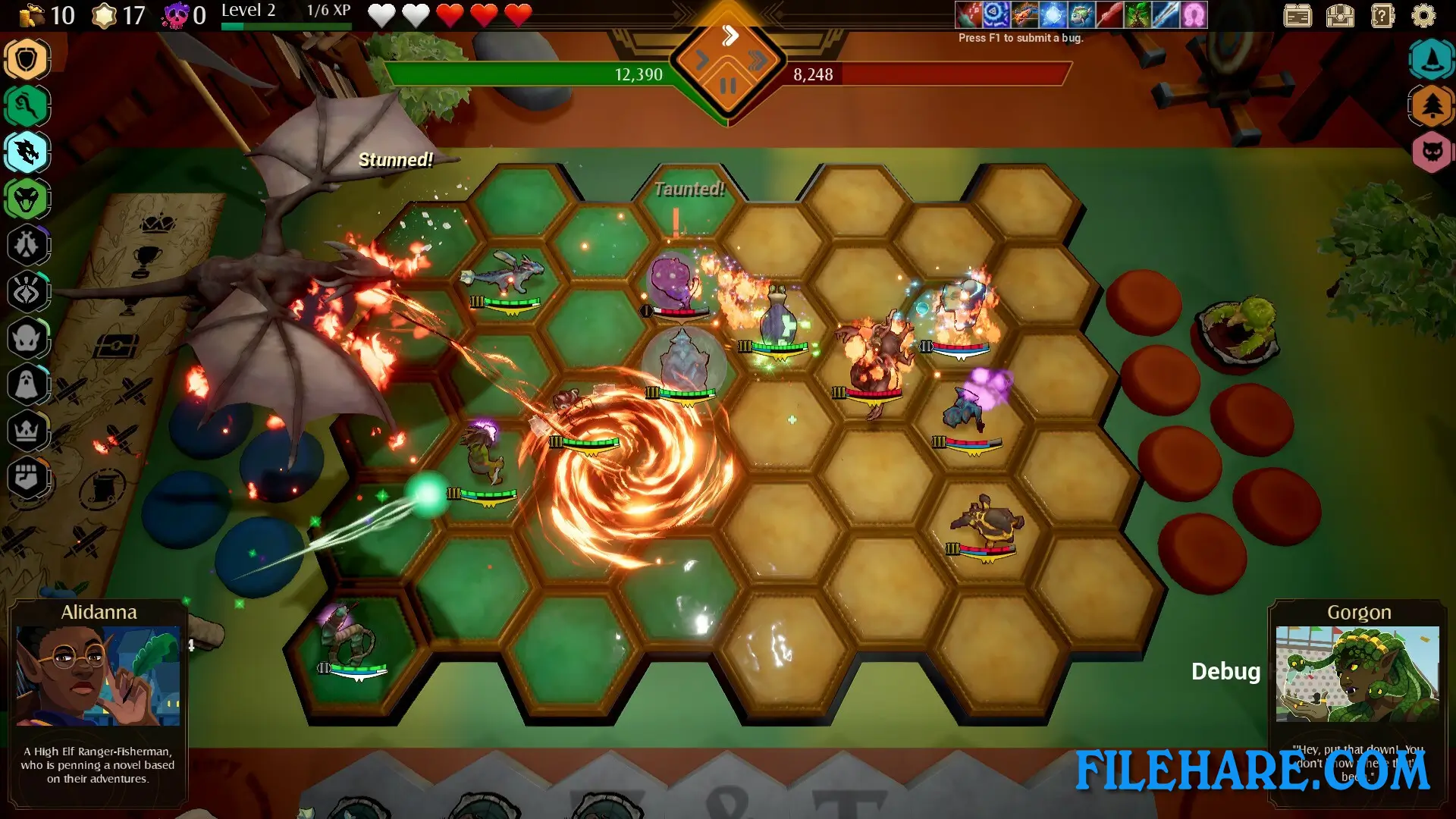This screenshot has height=819, width=1456.
Task: Select the dragon class icon on the left
Action: pyautogui.click(x=27, y=152)
